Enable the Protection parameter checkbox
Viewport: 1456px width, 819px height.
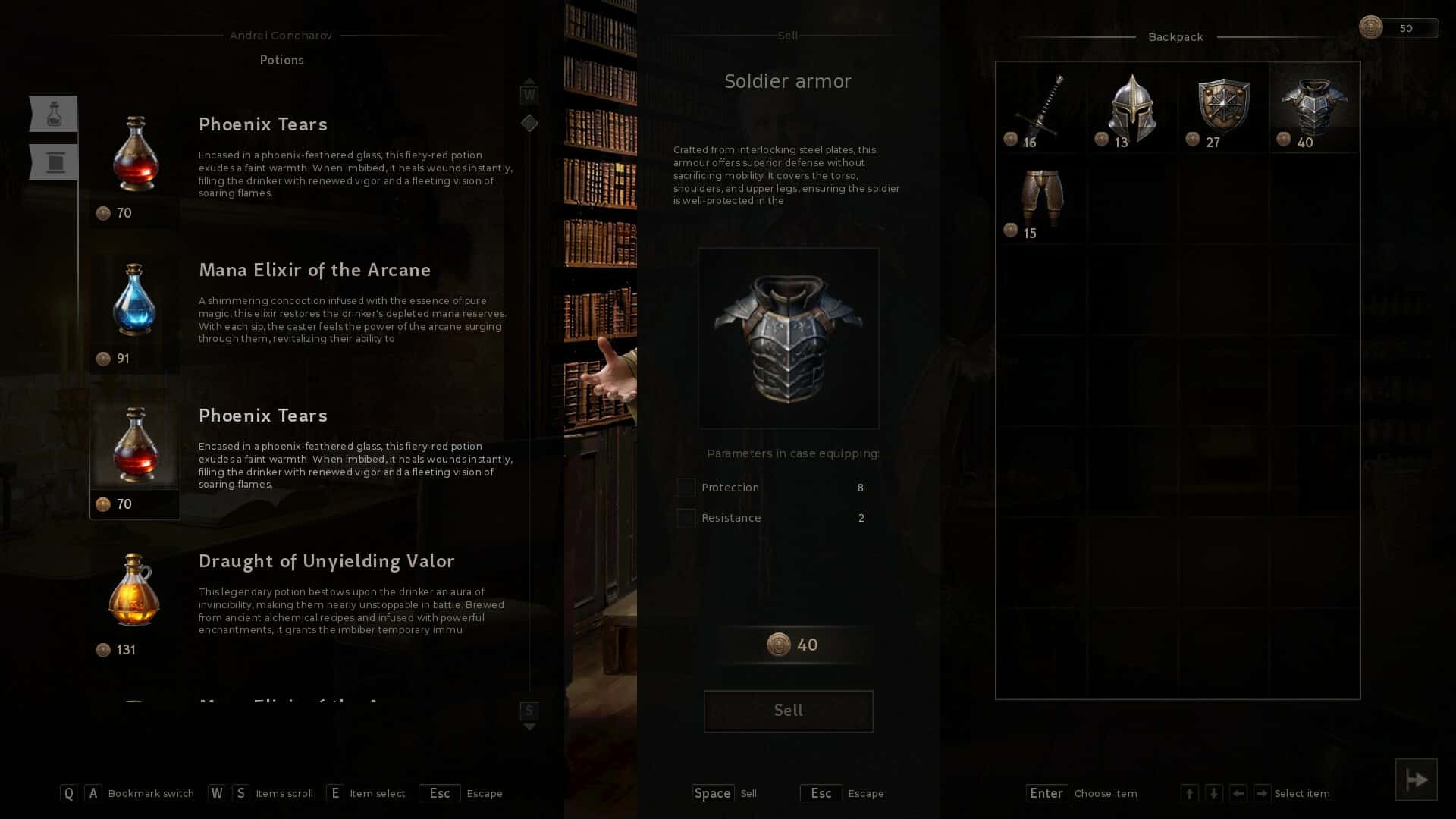tap(686, 488)
